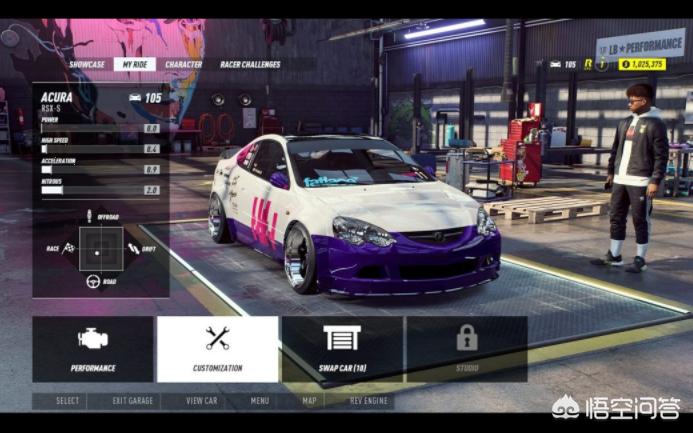Show the Racer Challenges tab
The width and height of the screenshot is (693, 433).
pos(250,64)
